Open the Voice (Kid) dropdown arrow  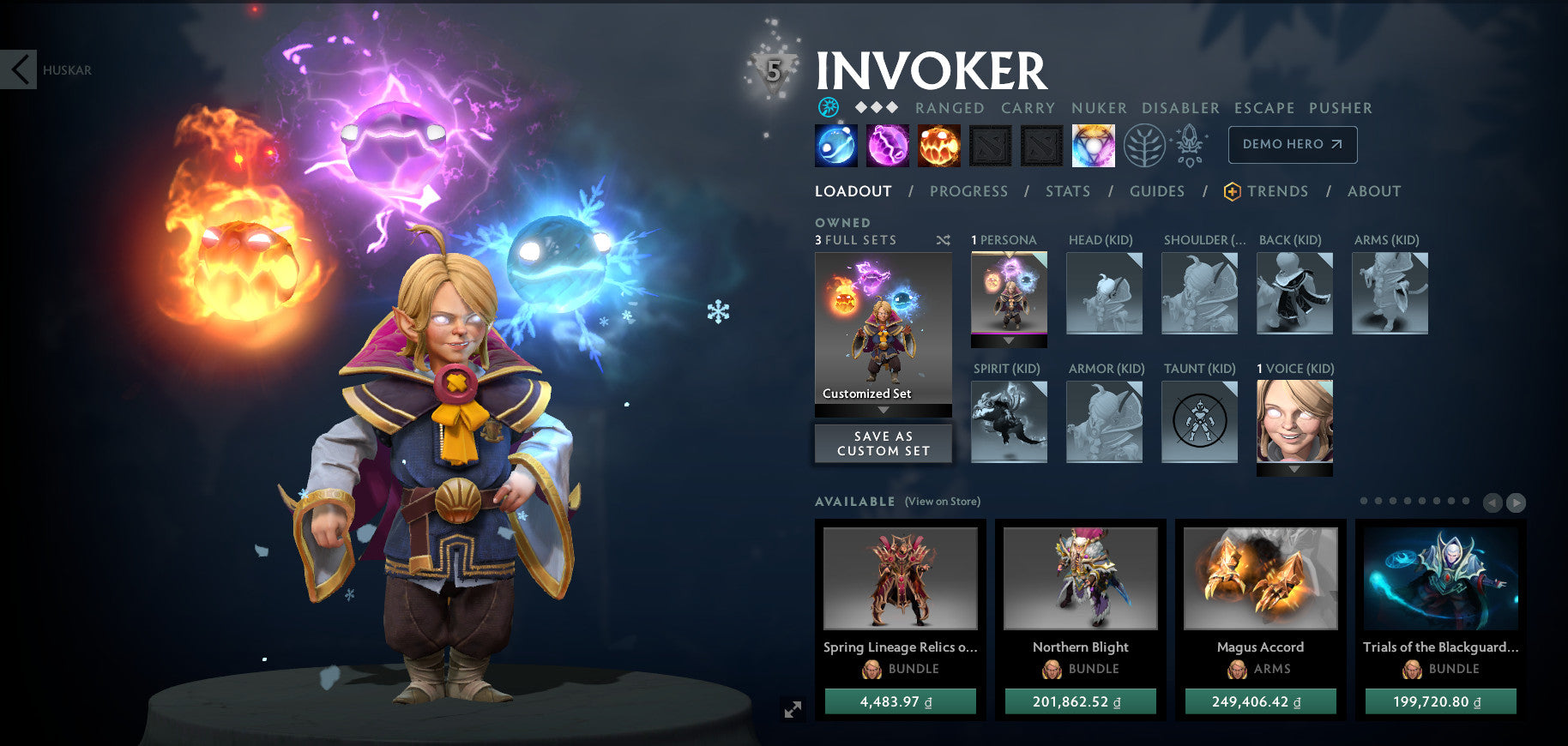click(1294, 470)
